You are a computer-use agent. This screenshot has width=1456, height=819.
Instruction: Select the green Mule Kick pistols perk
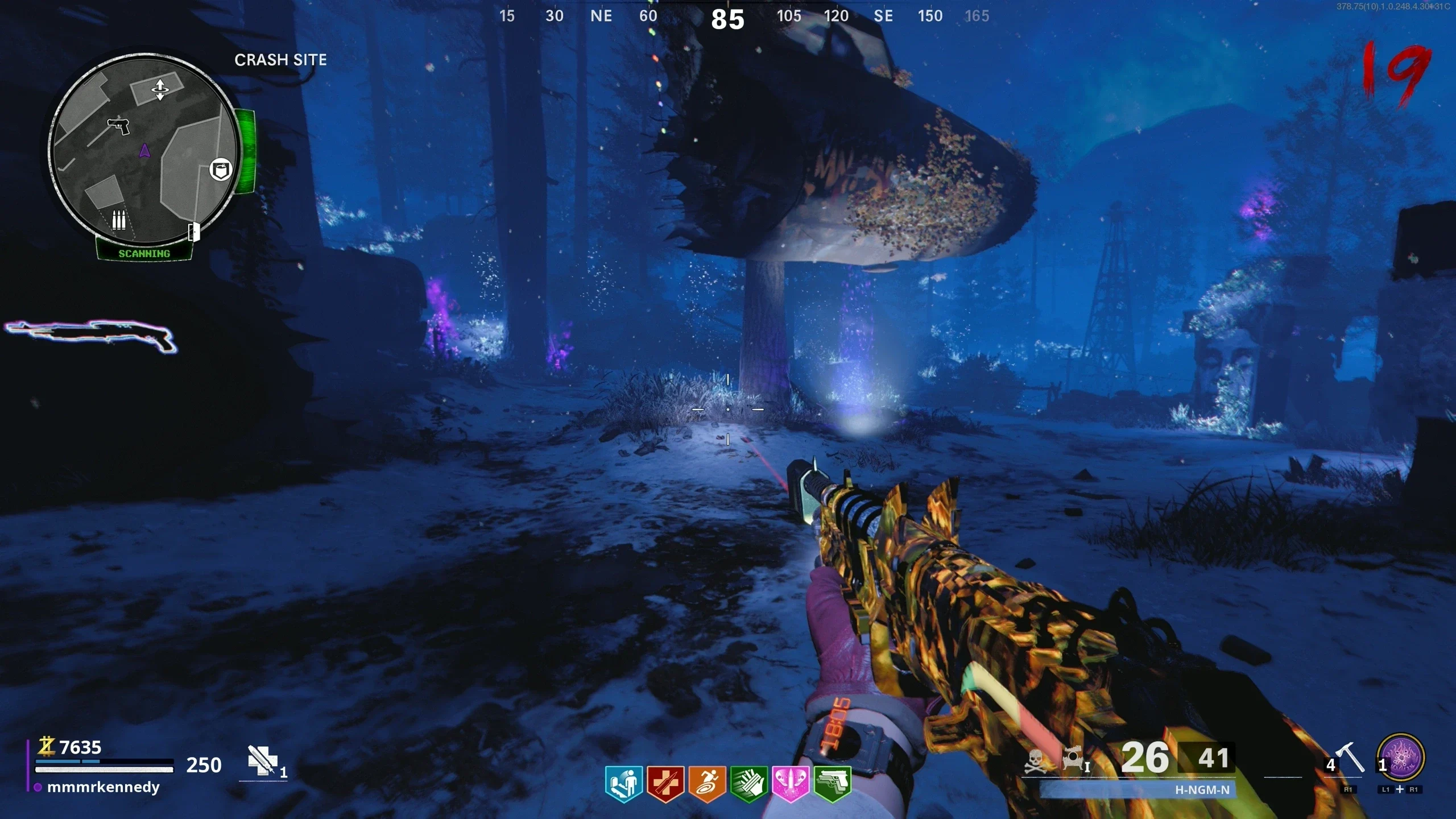832,784
